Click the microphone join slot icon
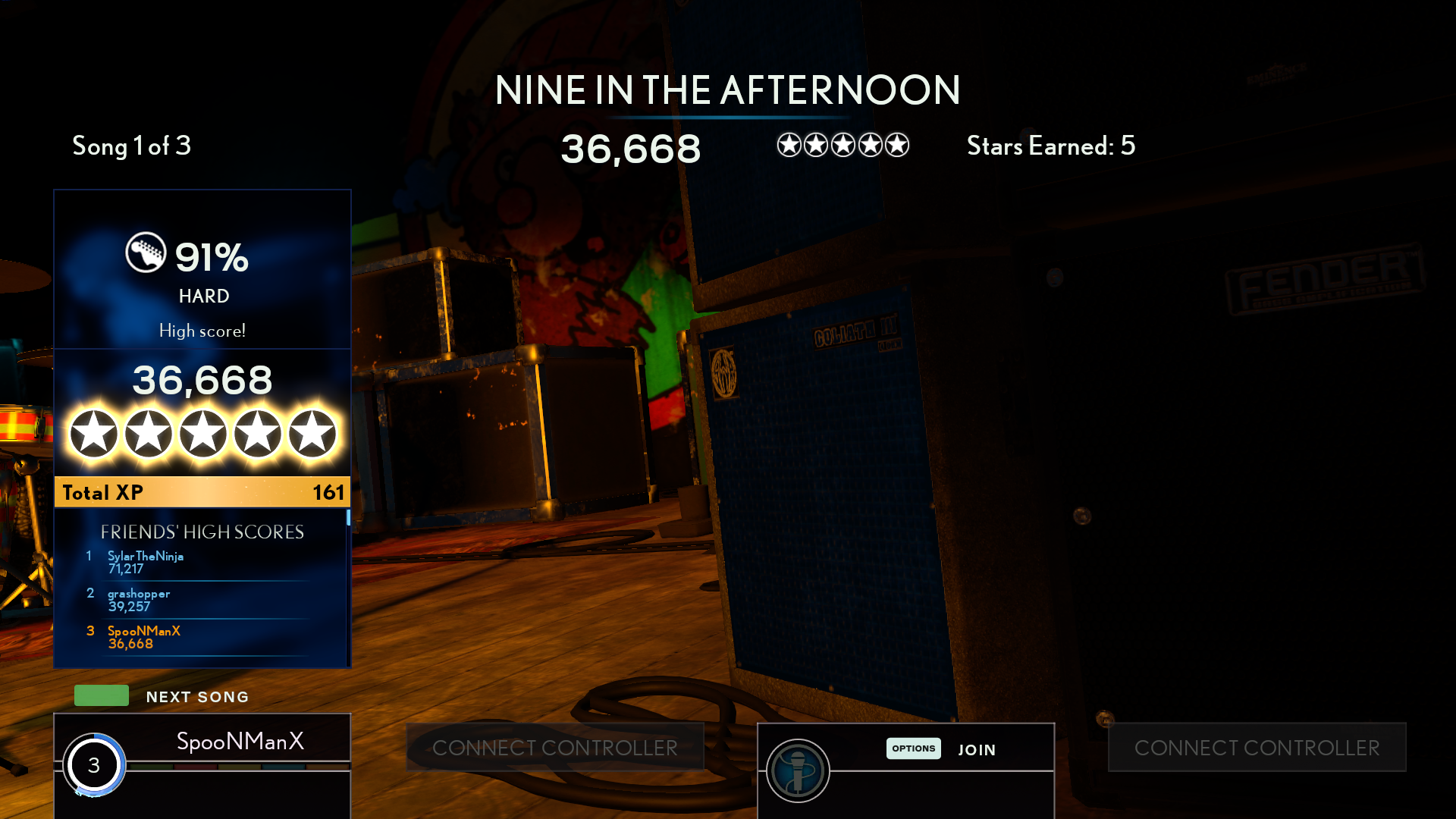Screen dimensions: 1456x819 tap(798, 770)
